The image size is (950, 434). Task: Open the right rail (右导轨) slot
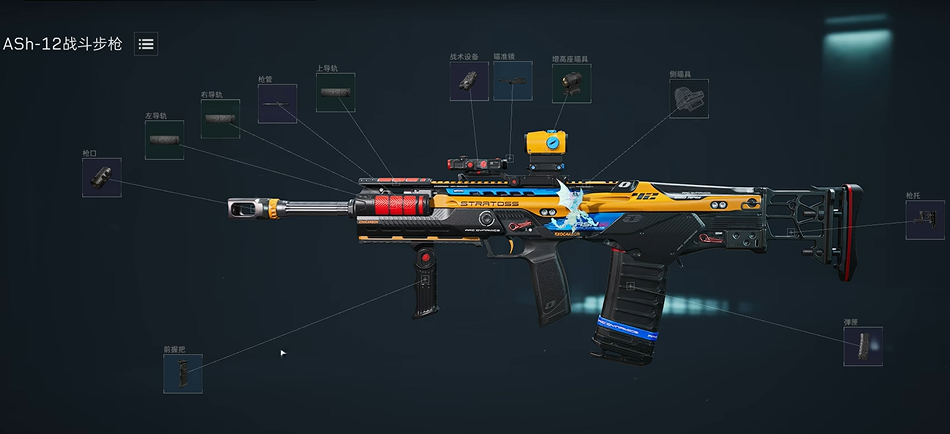[220, 119]
